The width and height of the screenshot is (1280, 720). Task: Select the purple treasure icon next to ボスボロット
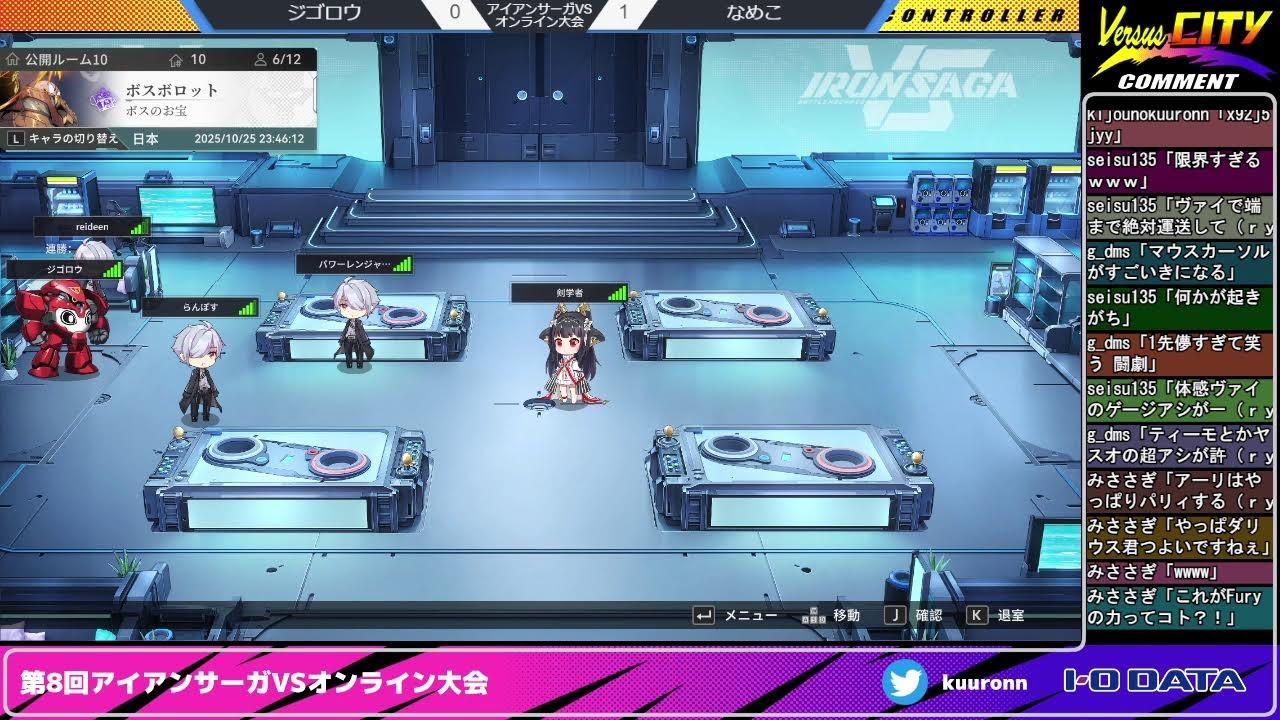coord(104,98)
